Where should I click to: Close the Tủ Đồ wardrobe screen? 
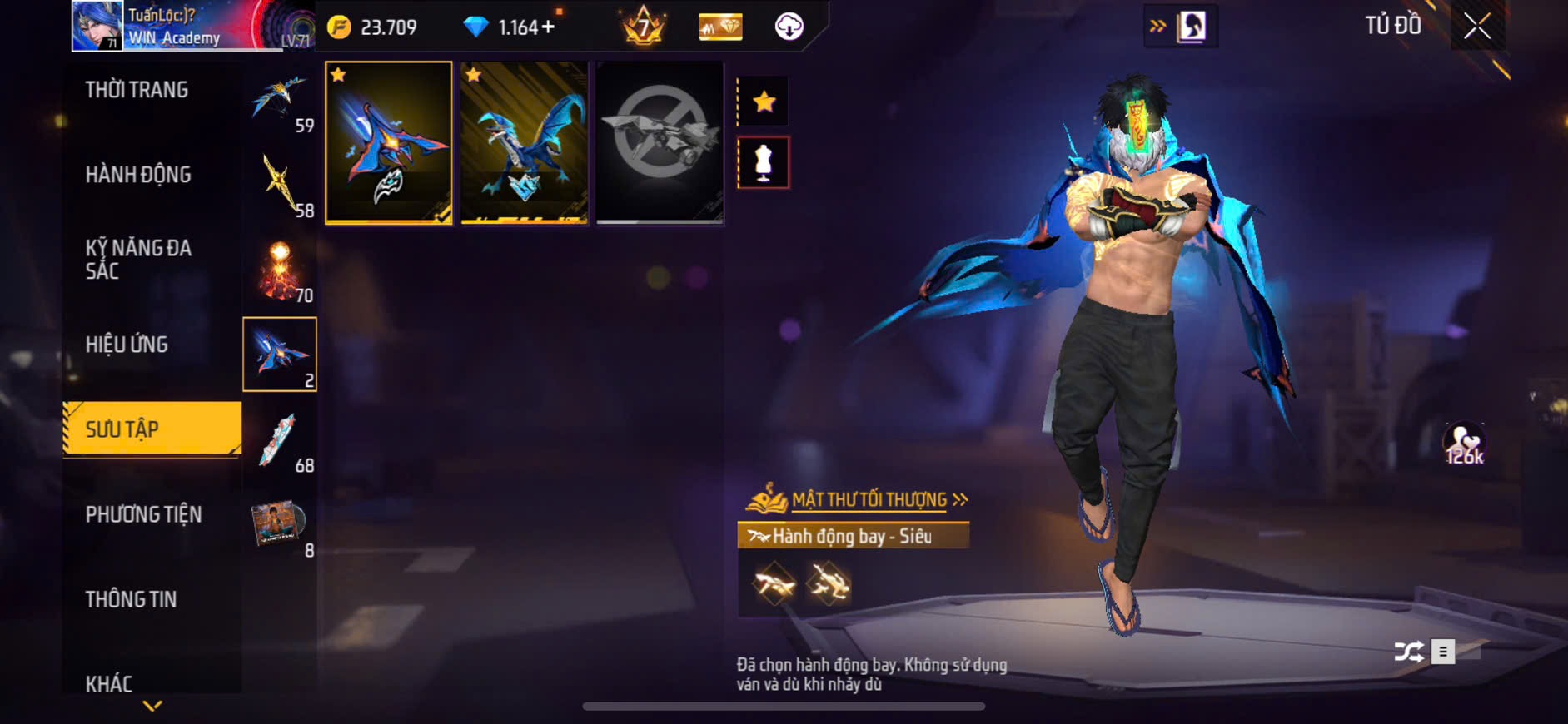(x=1476, y=27)
